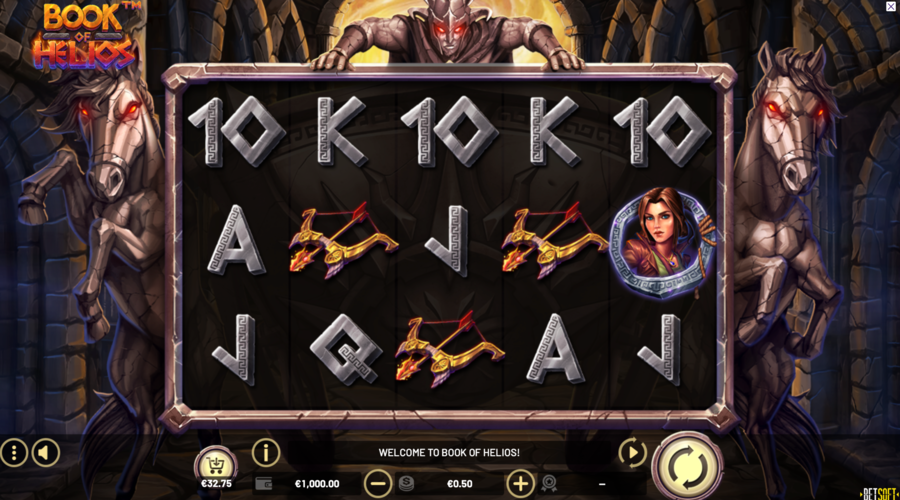This screenshot has width=900, height=500.
Task: Increase the bet with the plus button
Action: coord(520,484)
